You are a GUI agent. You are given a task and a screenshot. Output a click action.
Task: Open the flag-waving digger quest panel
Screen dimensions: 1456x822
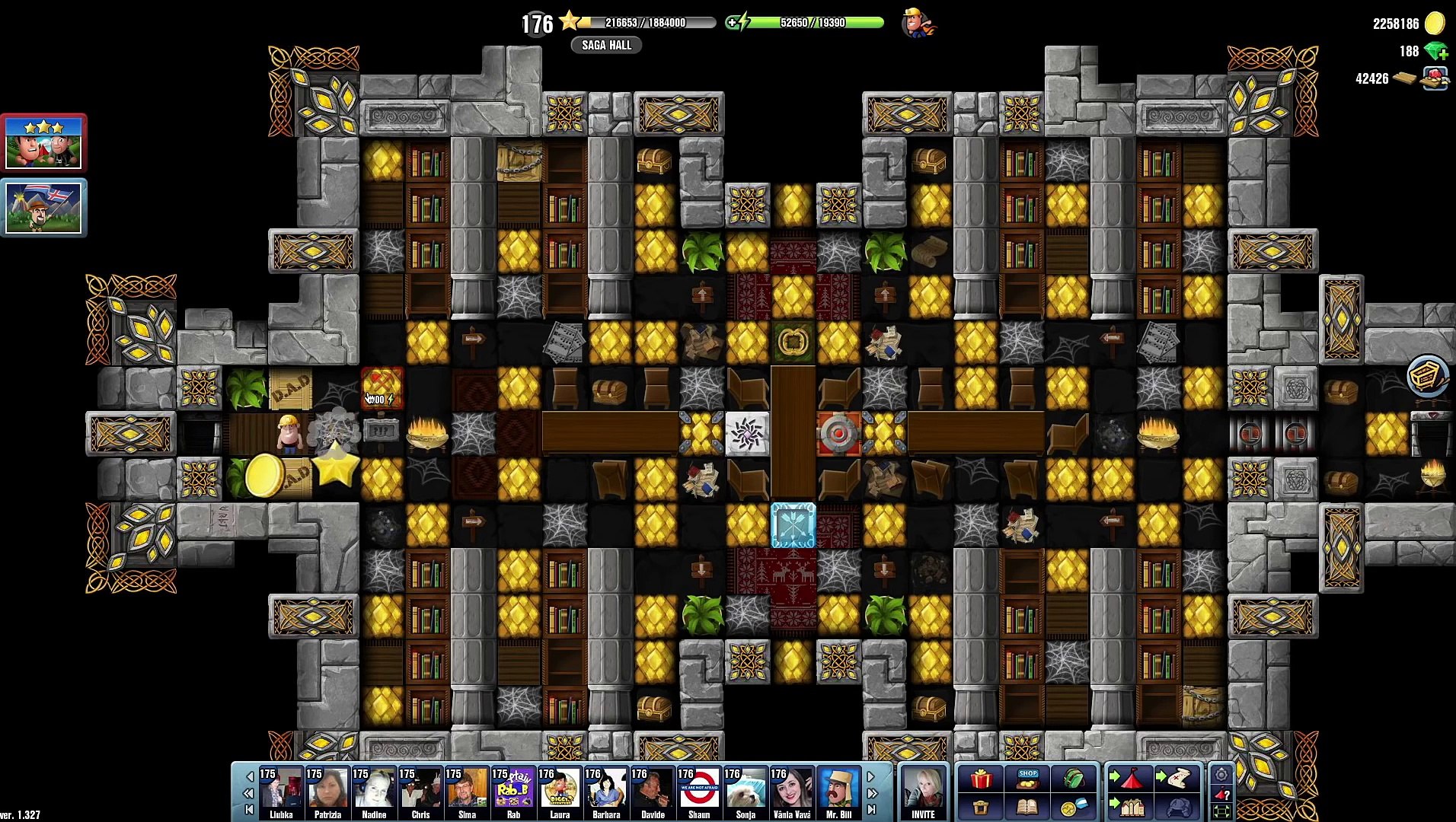[x=43, y=208]
